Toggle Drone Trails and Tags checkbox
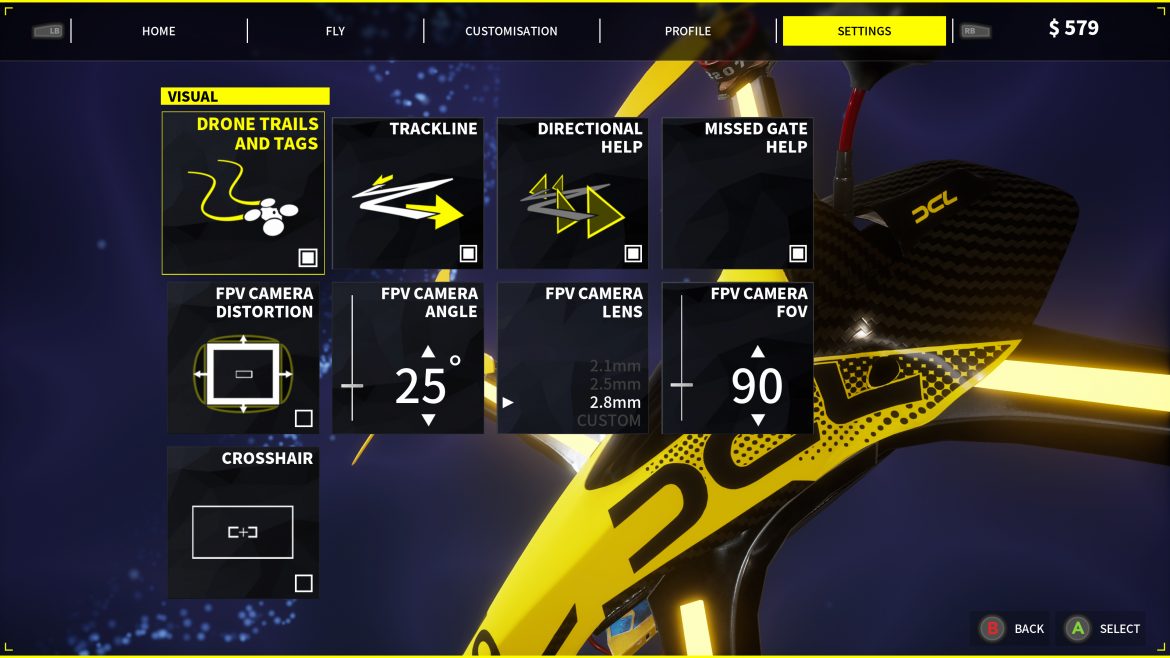 coord(308,258)
